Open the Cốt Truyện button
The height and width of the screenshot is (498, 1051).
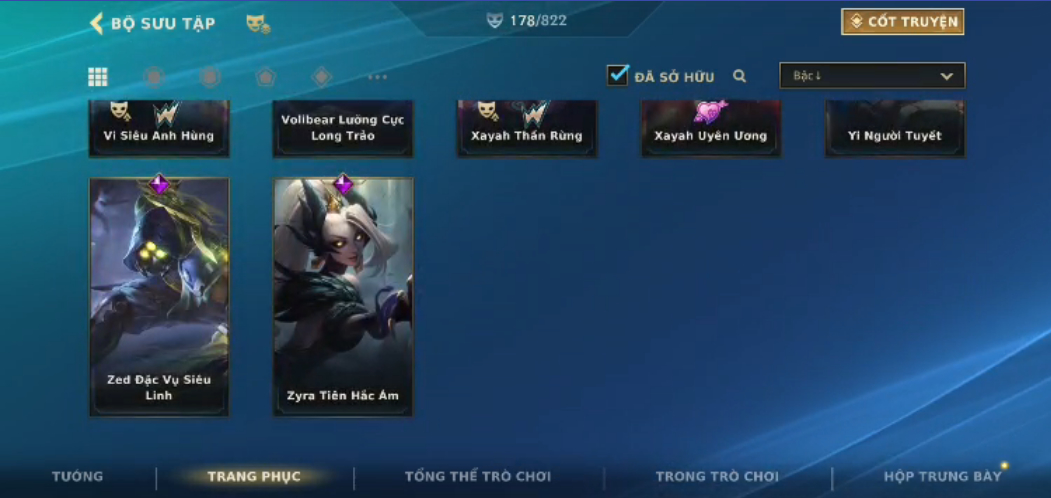point(902,22)
